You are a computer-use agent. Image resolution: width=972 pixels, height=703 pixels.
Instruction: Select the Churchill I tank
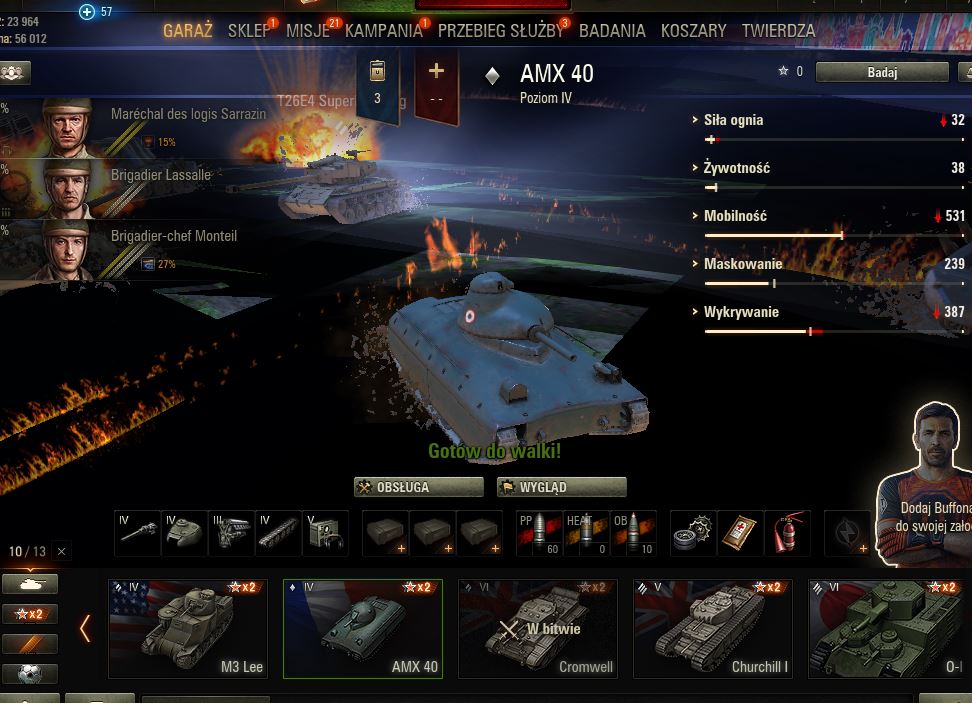pyautogui.click(x=712, y=629)
